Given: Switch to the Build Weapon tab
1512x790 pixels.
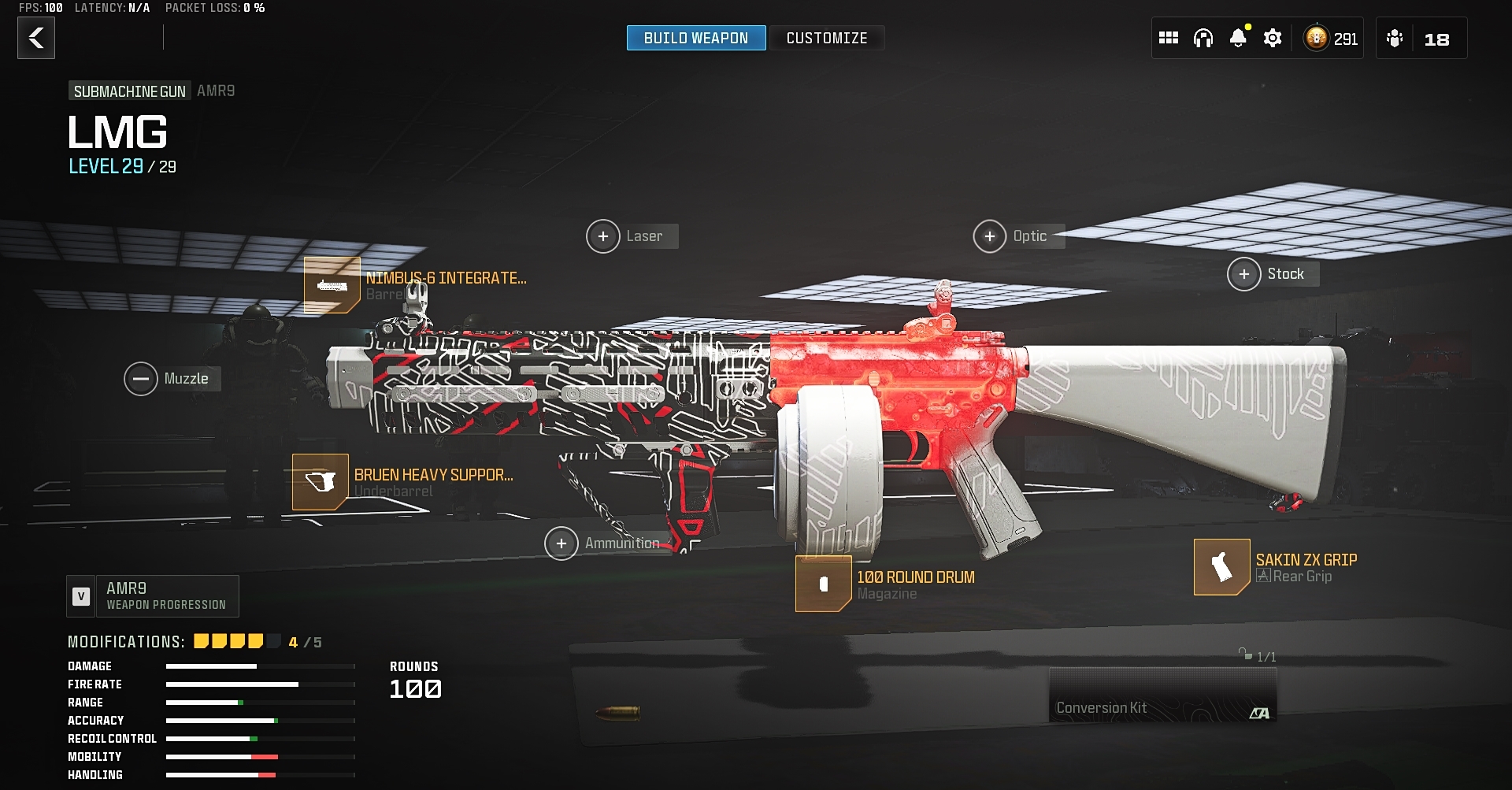Looking at the screenshot, I should pyautogui.click(x=695, y=38).
